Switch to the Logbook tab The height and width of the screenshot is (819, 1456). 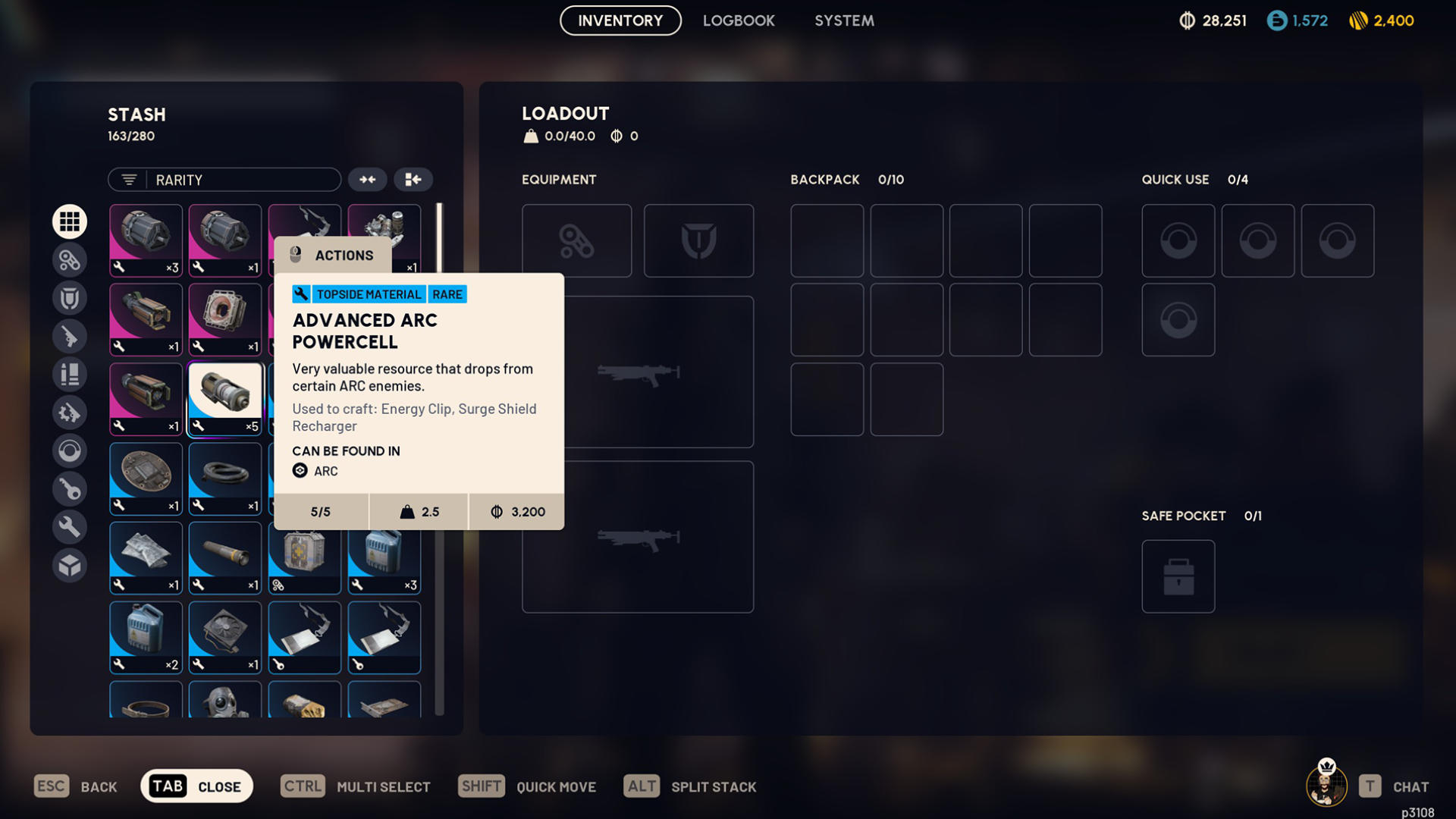coord(738,20)
